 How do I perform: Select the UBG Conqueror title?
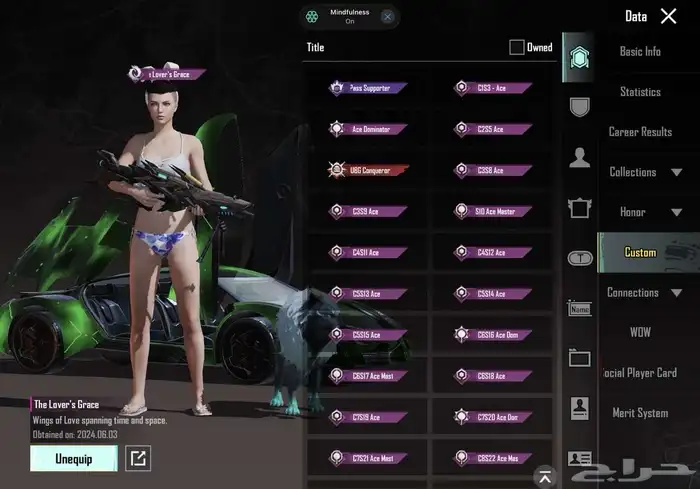(x=368, y=170)
